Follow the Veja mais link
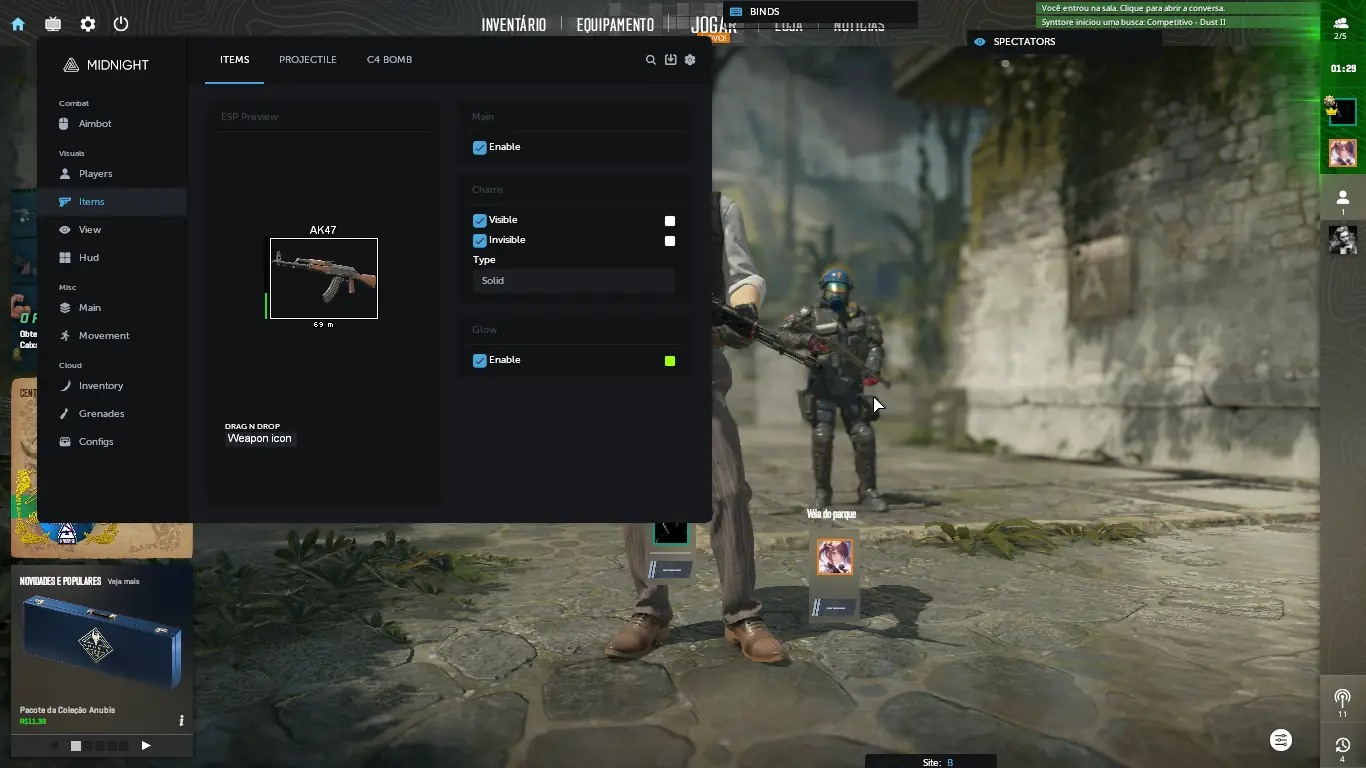The width and height of the screenshot is (1366, 768). coord(123,581)
